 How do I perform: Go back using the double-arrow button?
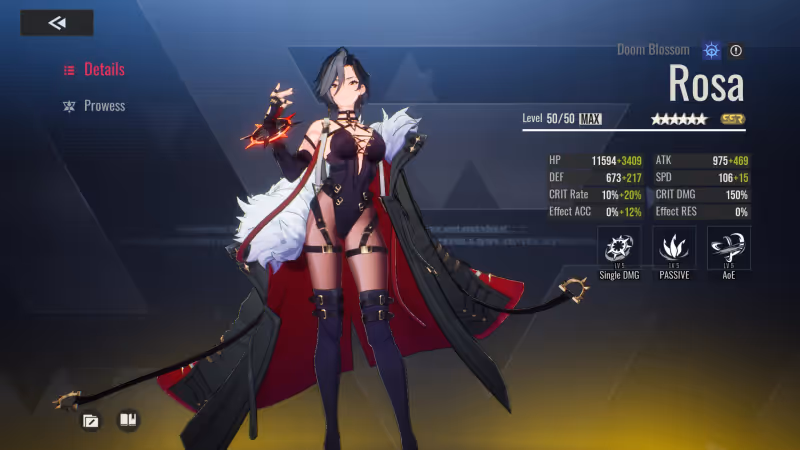tap(57, 23)
